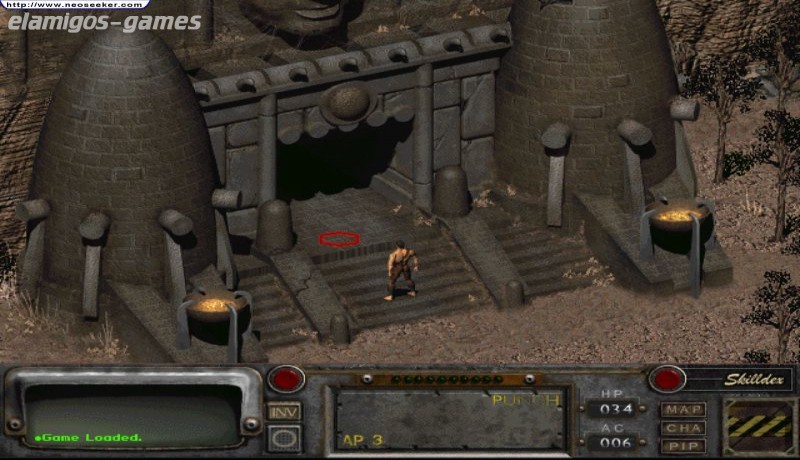
Task: Open the options menu round button
Action: 283,437
